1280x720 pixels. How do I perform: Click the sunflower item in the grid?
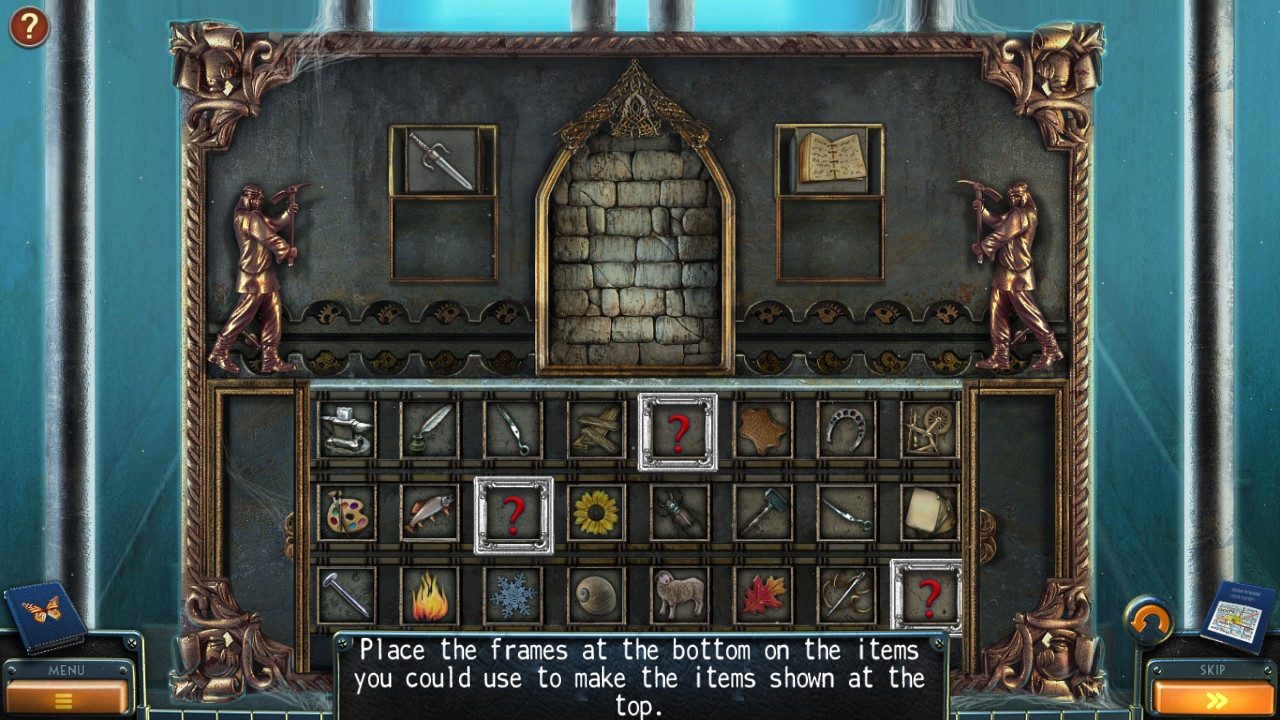595,512
